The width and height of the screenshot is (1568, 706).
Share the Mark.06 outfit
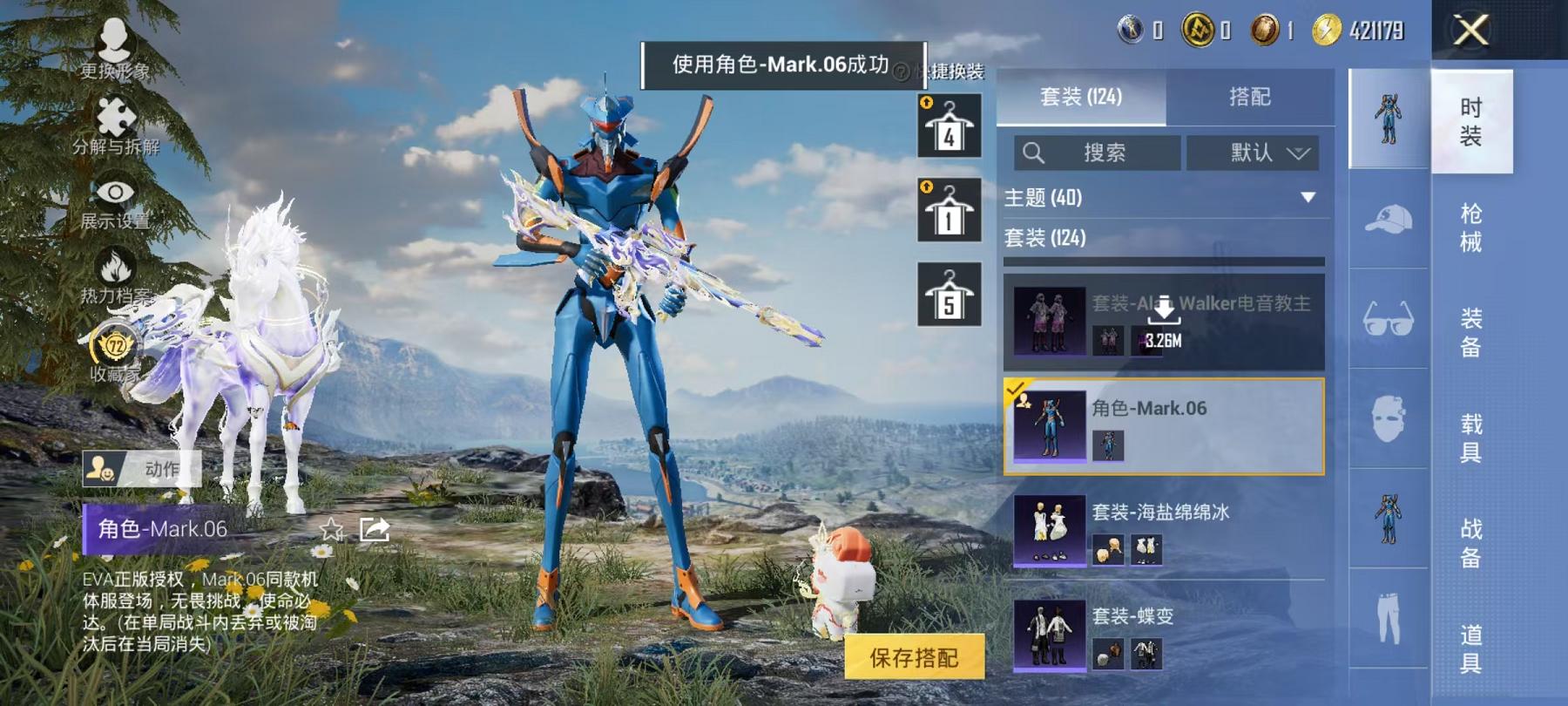pyautogui.click(x=375, y=529)
